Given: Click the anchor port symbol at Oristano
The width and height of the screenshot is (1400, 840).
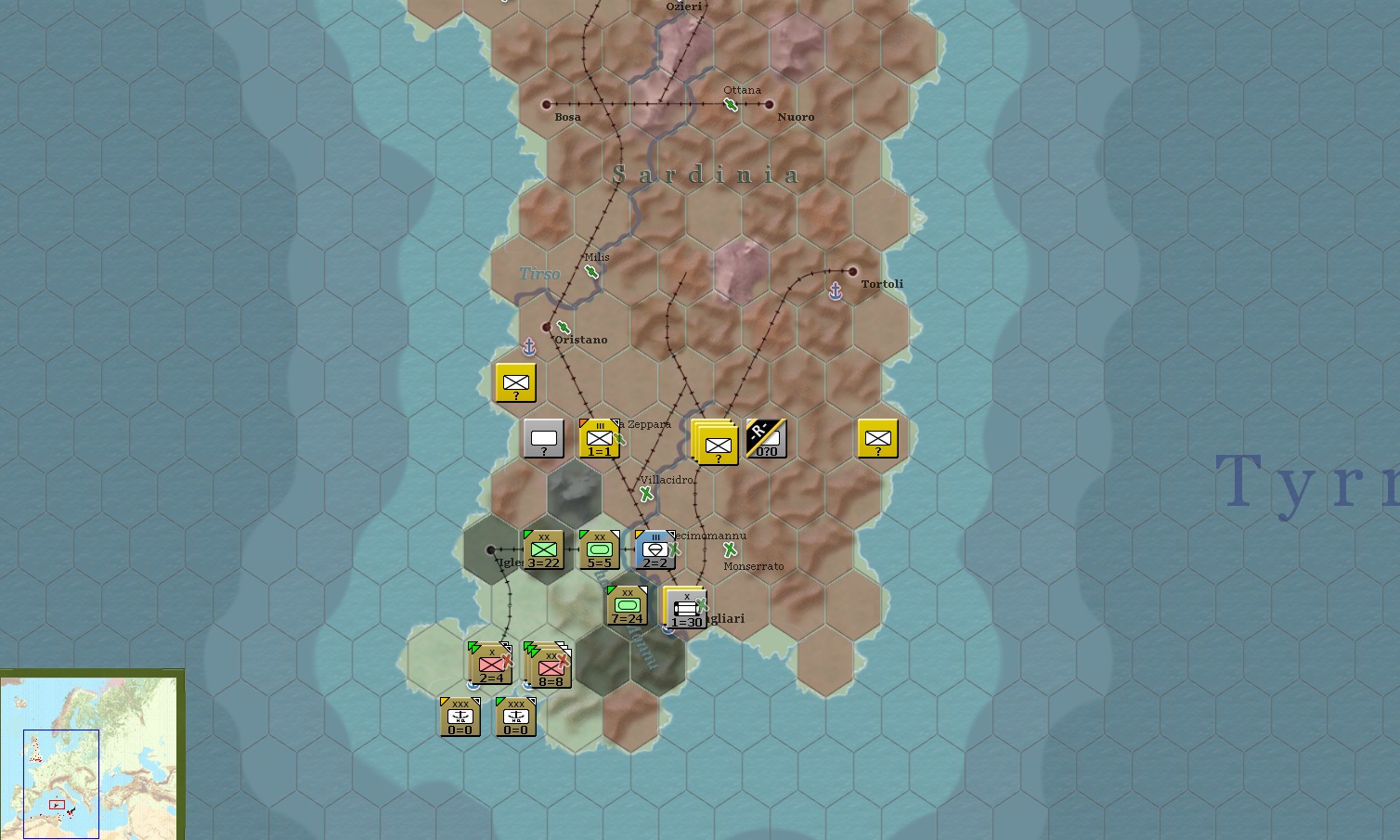Looking at the screenshot, I should [x=528, y=346].
